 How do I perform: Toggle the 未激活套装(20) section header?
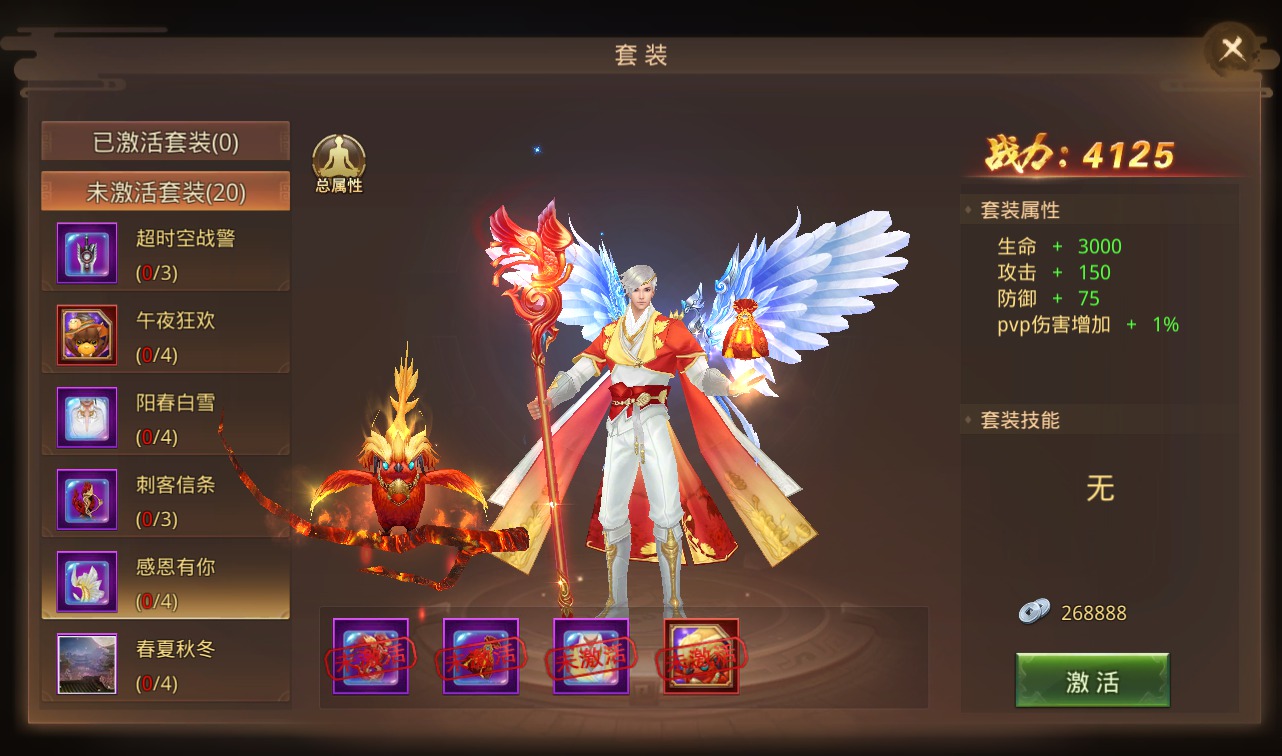pyautogui.click(x=166, y=192)
